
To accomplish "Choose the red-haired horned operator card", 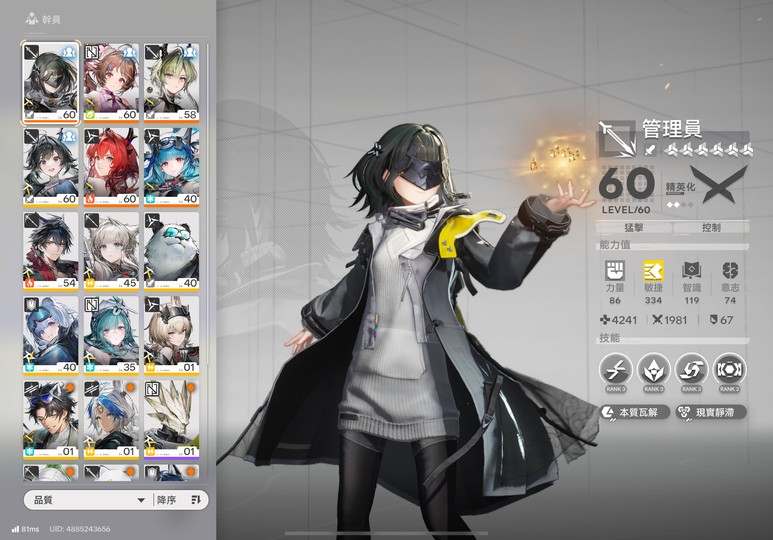I will coord(111,166).
